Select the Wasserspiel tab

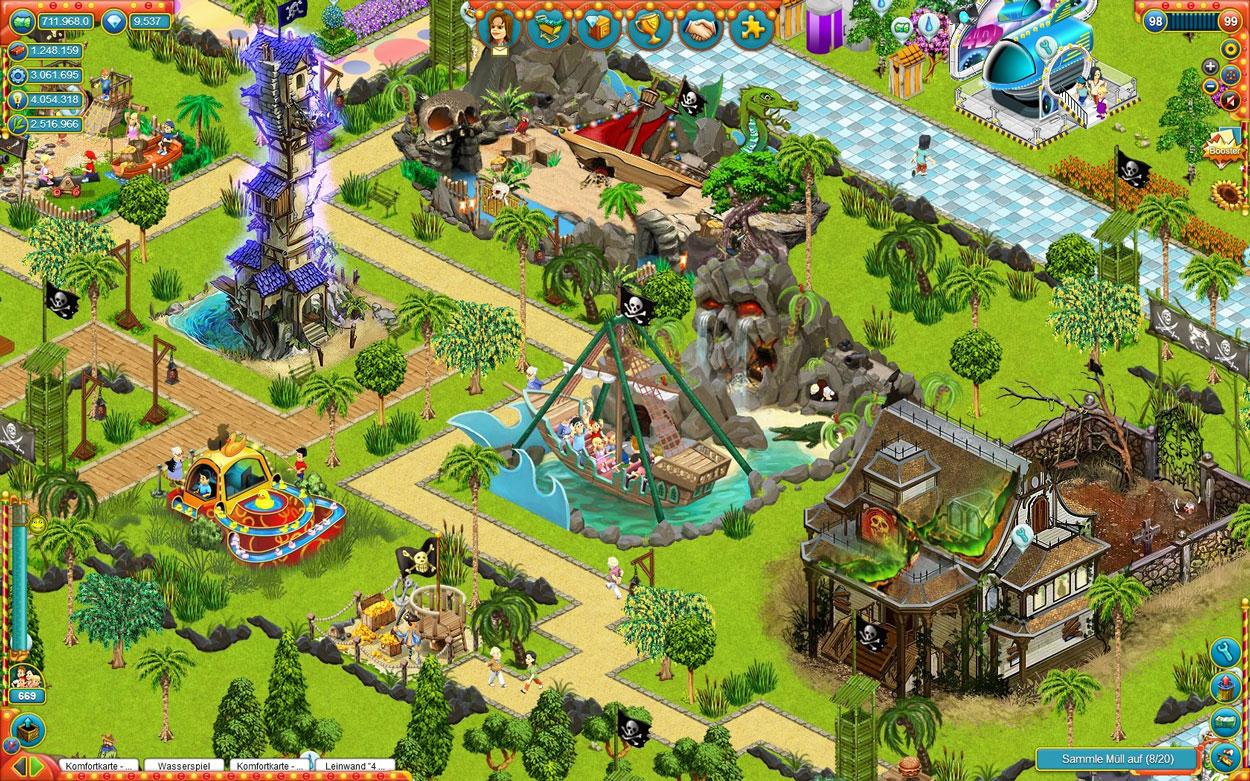tap(182, 766)
